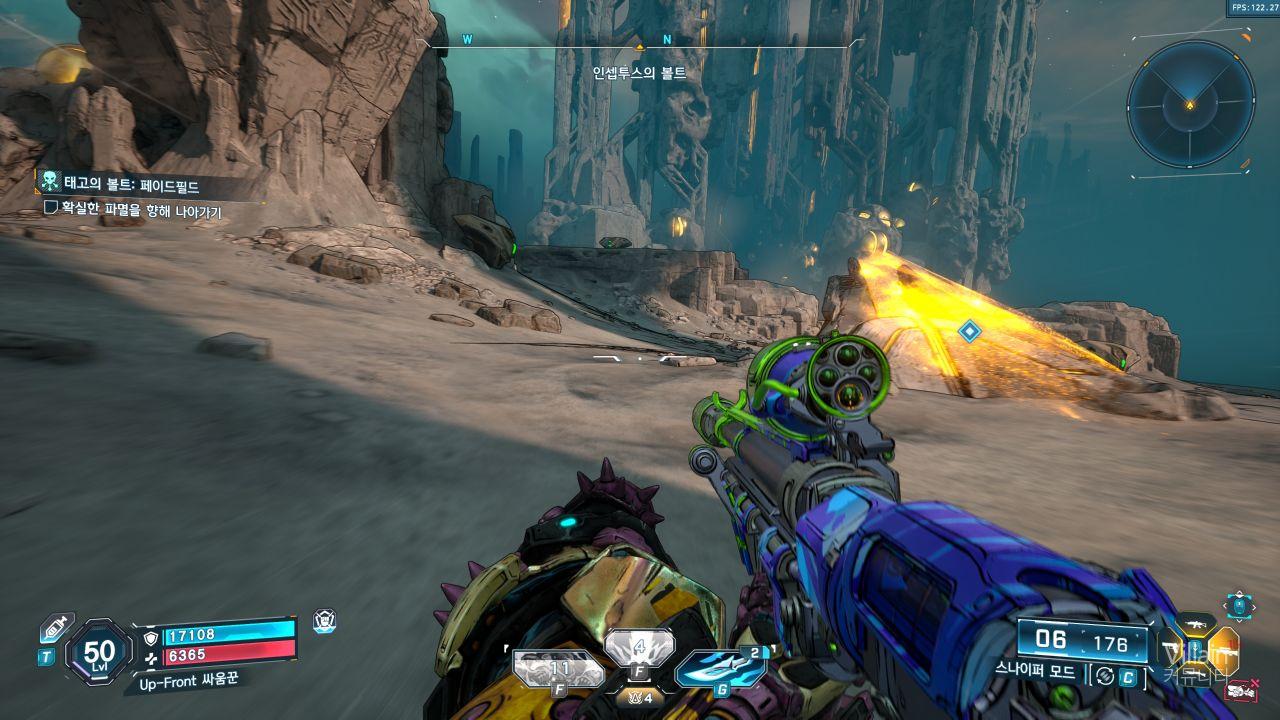Click the red crossed-out vehicle icon

tap(1243, 689)
